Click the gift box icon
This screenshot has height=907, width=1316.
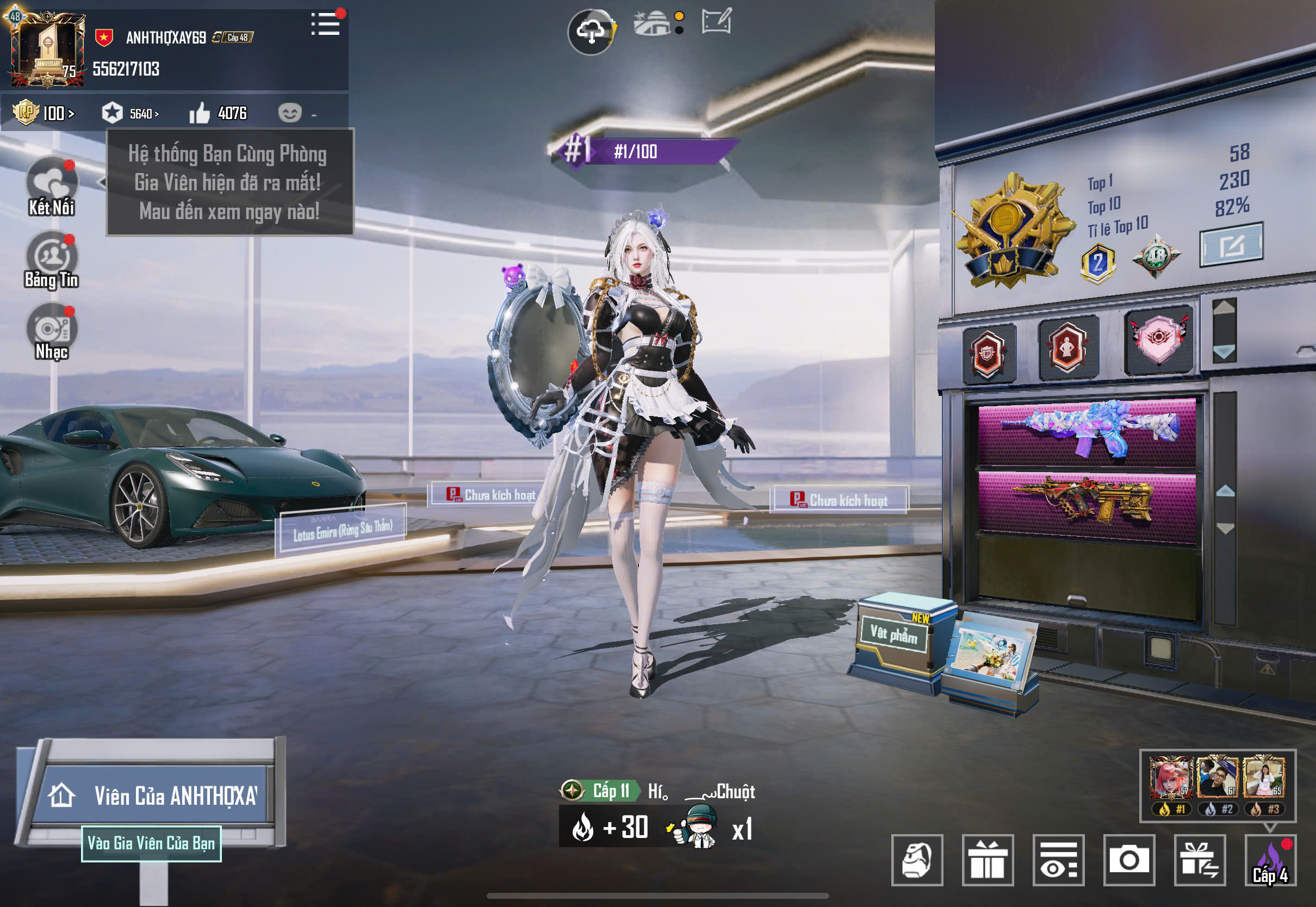[988, 860]
